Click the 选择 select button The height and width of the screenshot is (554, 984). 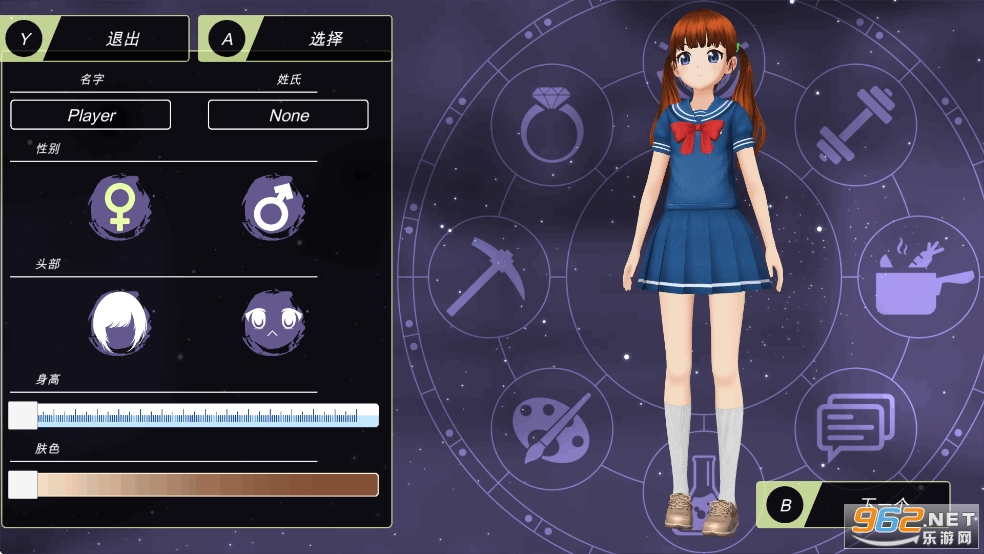point(295,39)
